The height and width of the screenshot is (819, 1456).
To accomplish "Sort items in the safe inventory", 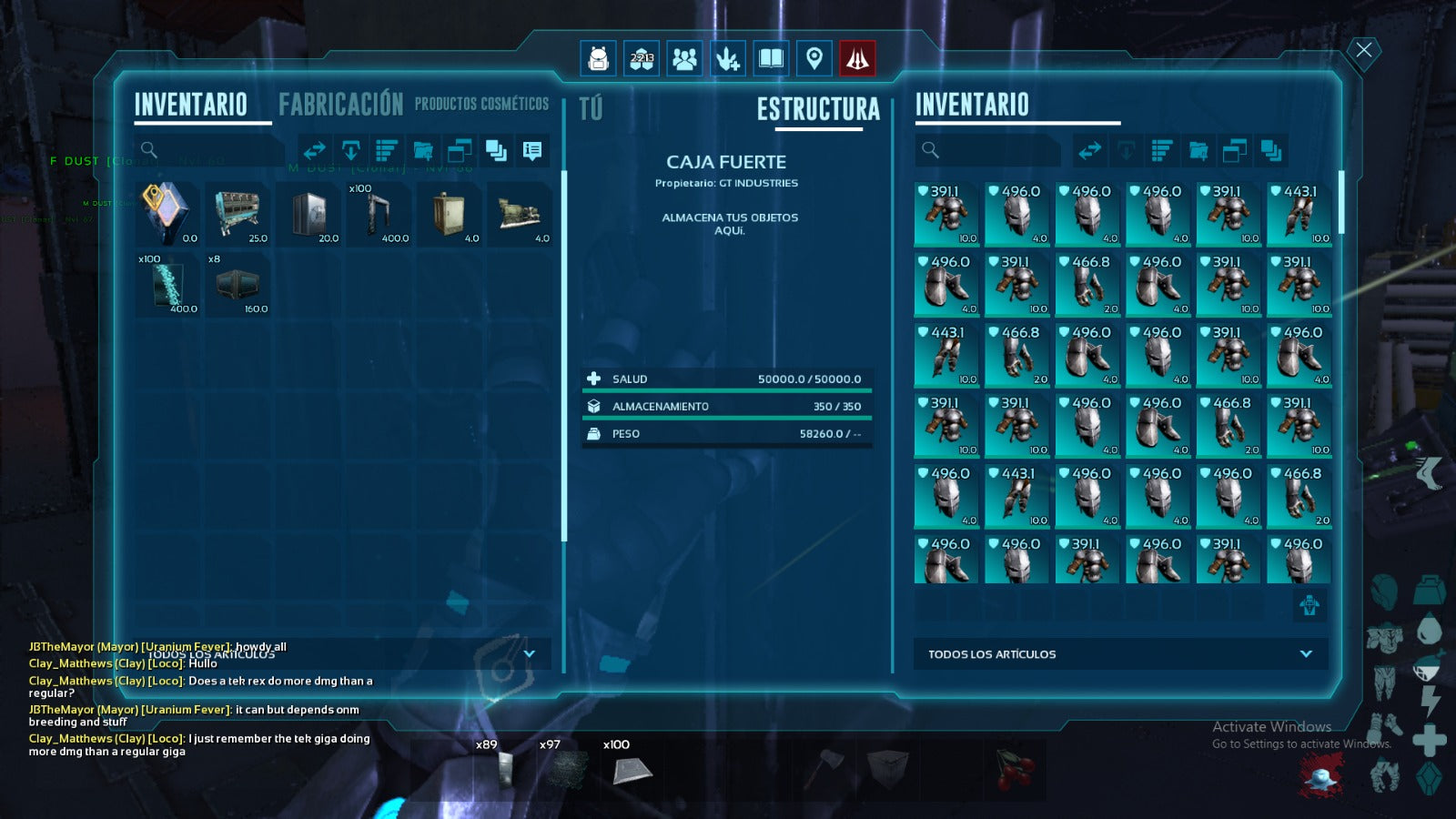I will (1162, 150).
